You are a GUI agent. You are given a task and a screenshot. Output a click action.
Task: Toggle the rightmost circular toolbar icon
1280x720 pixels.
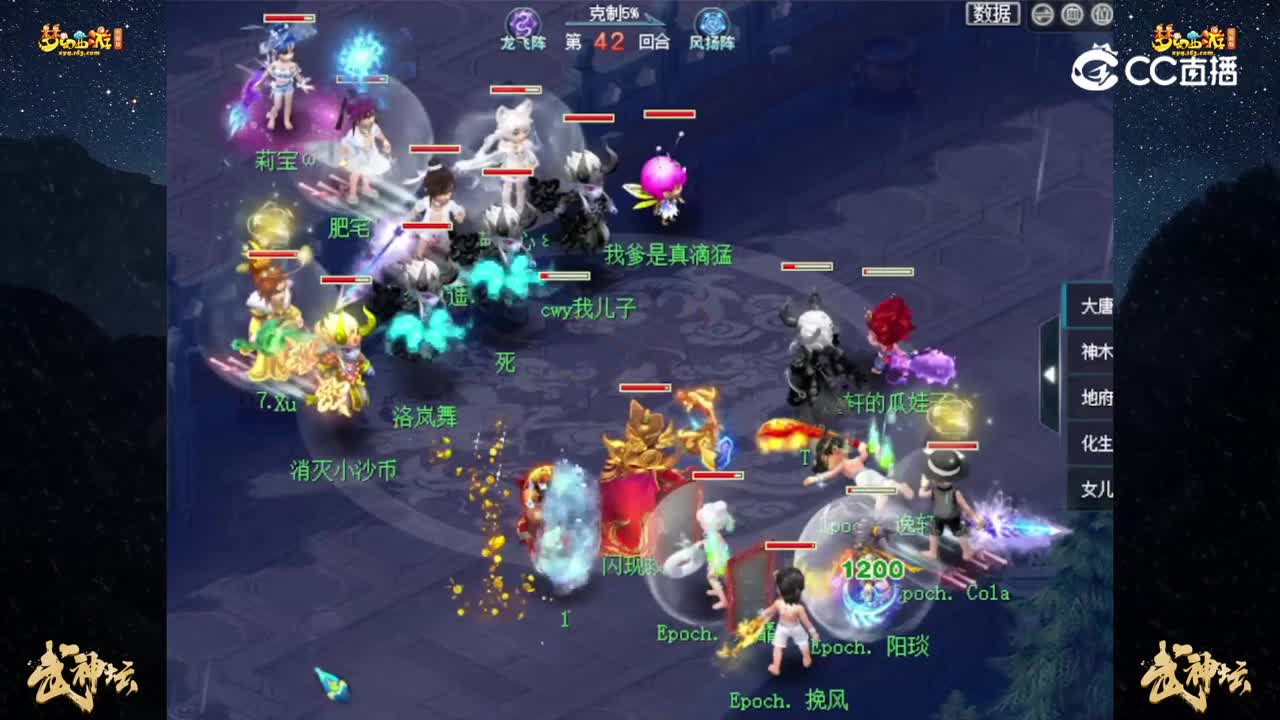(x=1101, y=14)
